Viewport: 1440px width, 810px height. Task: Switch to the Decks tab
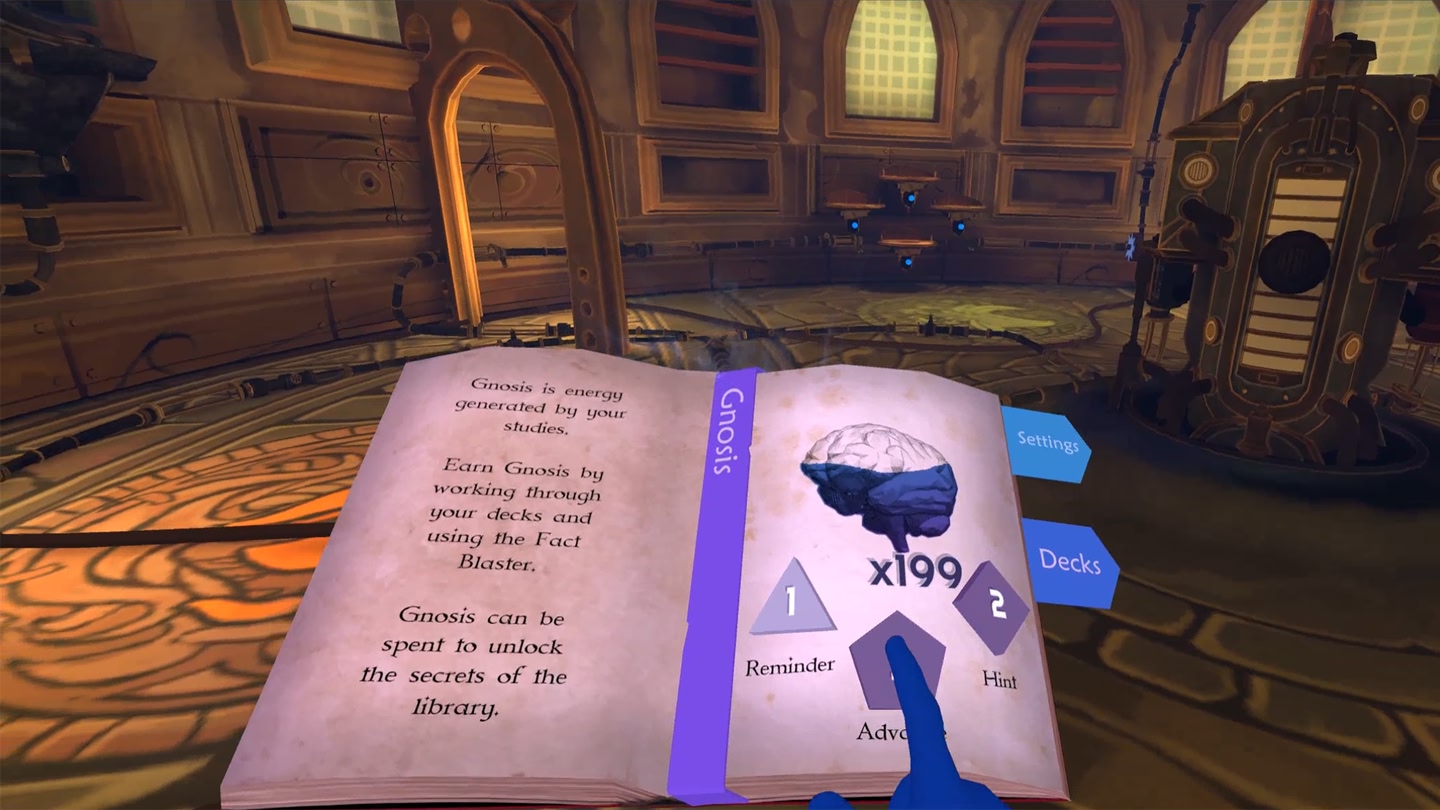pyautogui.click(x=1069, y=565)
